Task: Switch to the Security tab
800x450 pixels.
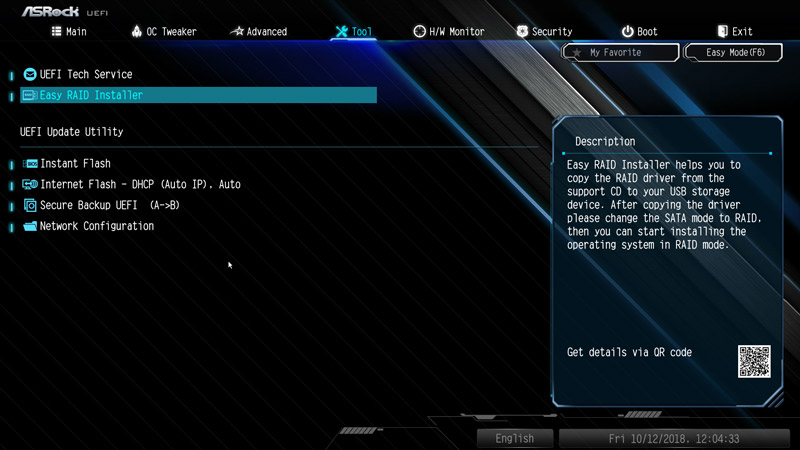Action: pos(544,32)
